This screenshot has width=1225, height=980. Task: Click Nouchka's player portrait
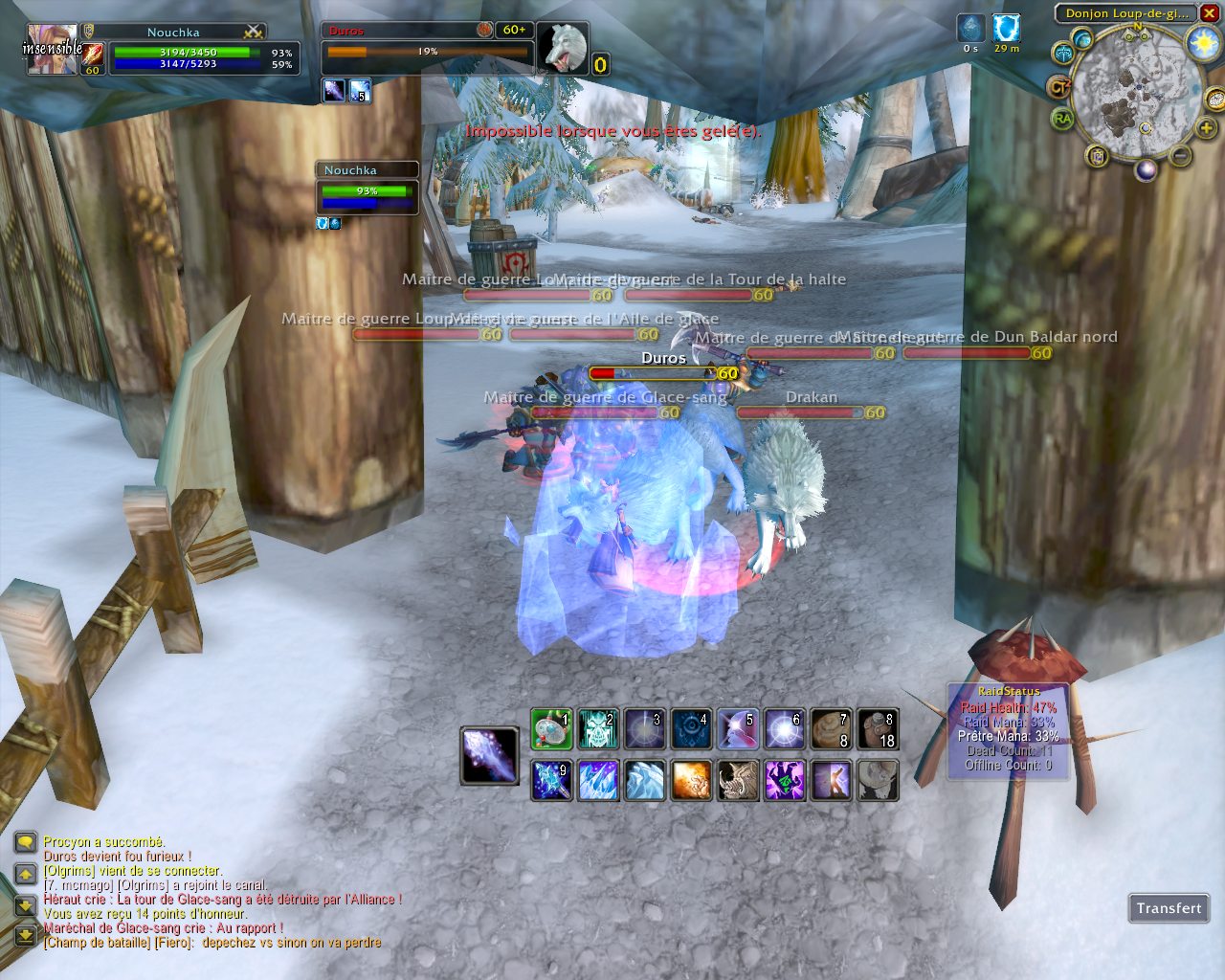click(52, 49)
